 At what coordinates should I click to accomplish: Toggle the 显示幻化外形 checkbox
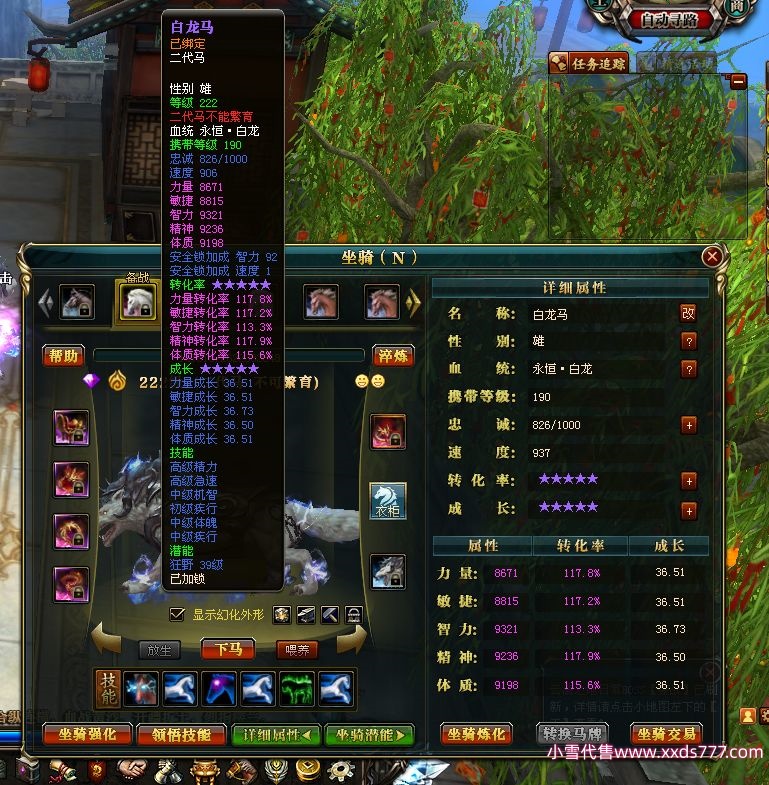click(x=178, y=614)
